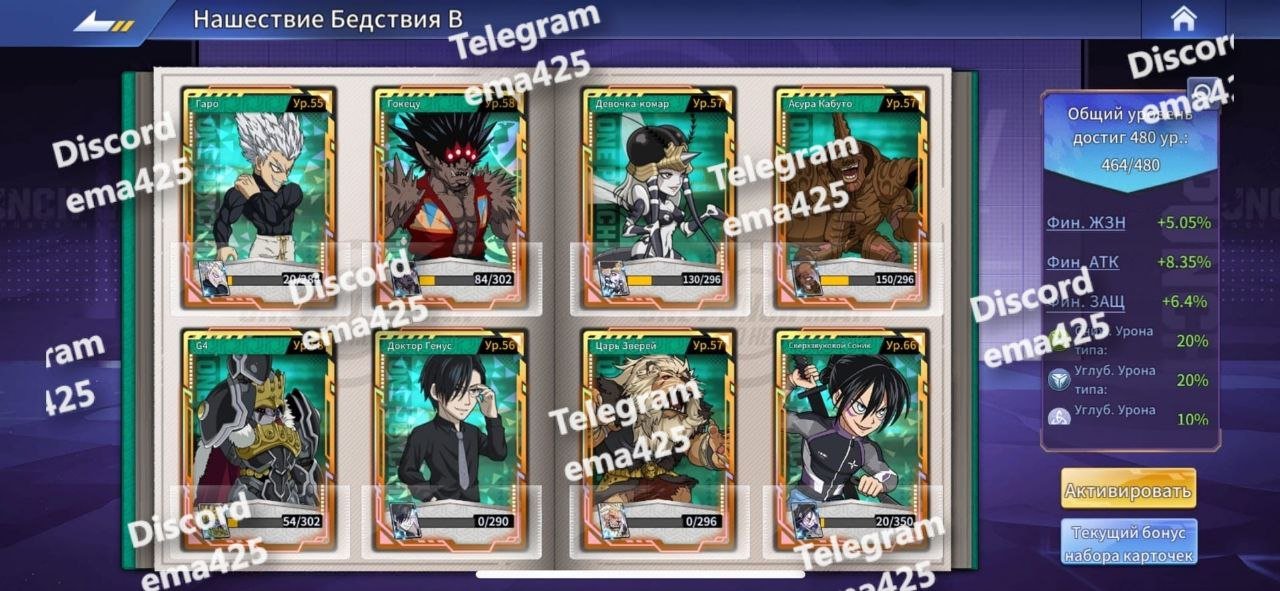Open the Гокецу card

pos(450,197)
